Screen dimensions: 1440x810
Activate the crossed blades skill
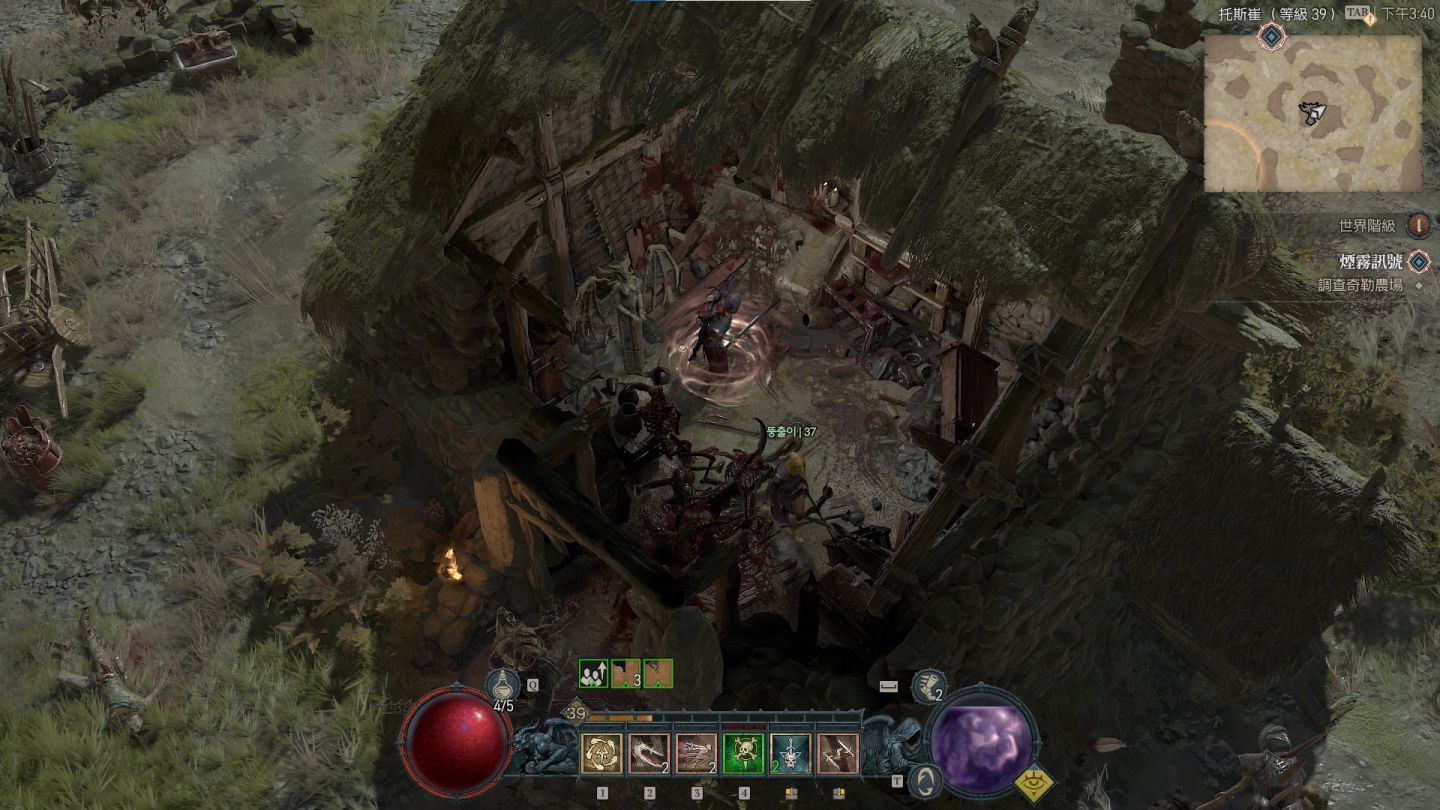click(838, 754)
